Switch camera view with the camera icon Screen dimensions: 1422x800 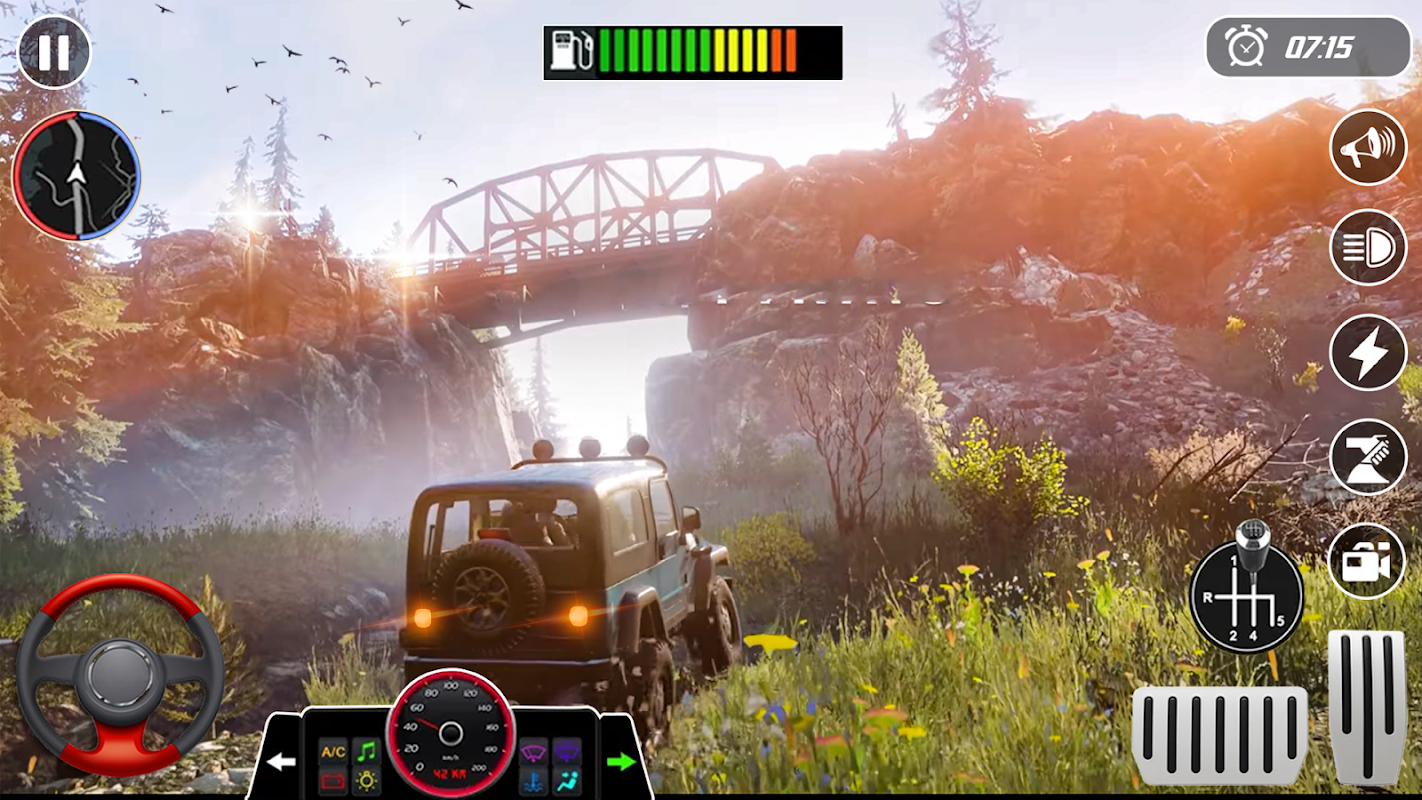click(x=1366, y=561)
